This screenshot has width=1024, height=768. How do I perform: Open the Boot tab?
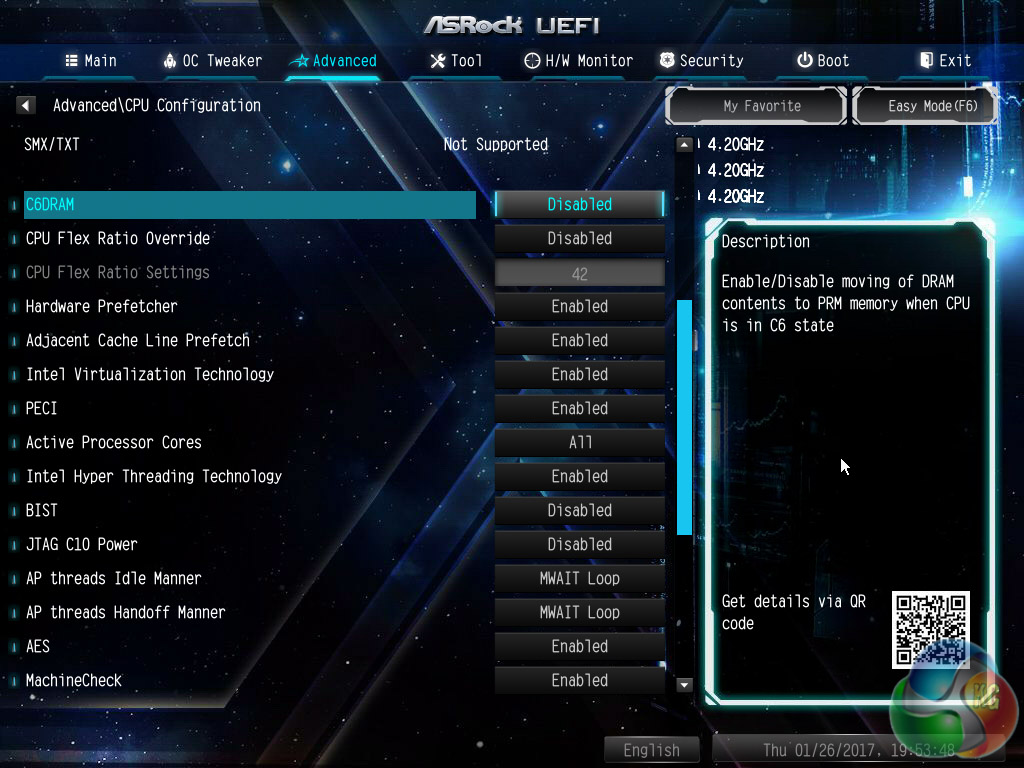tap(823, 61)
